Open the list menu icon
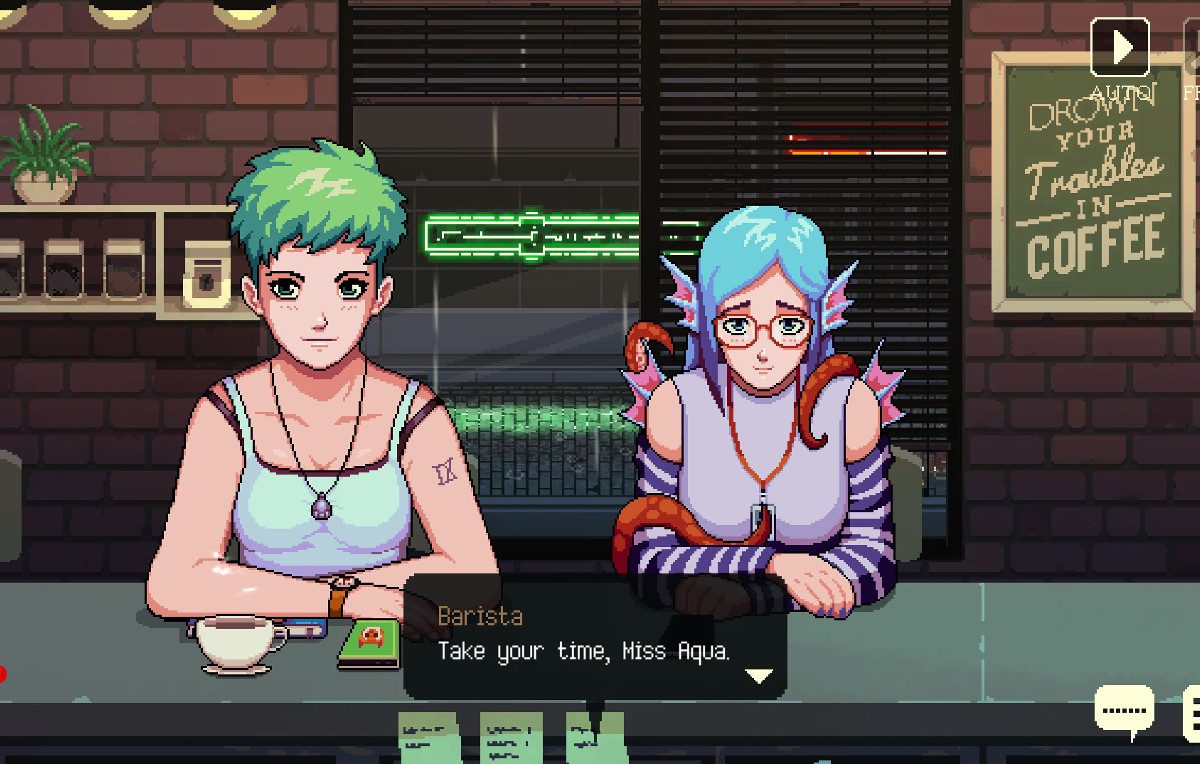1200x764 pixels. [x=1192, y=713]
